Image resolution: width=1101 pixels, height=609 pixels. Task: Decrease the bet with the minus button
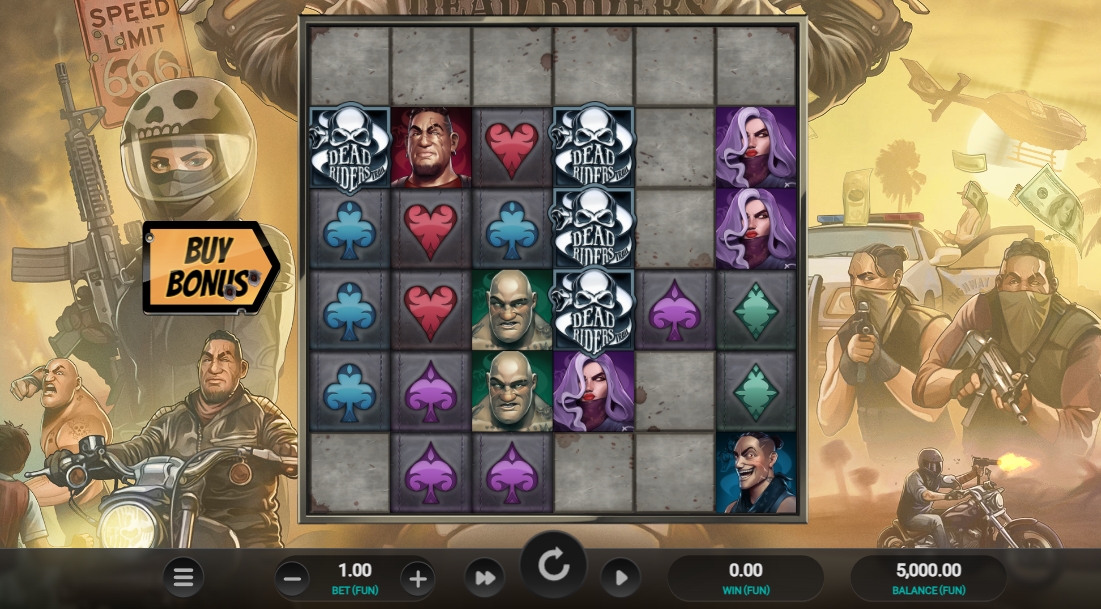292,578
